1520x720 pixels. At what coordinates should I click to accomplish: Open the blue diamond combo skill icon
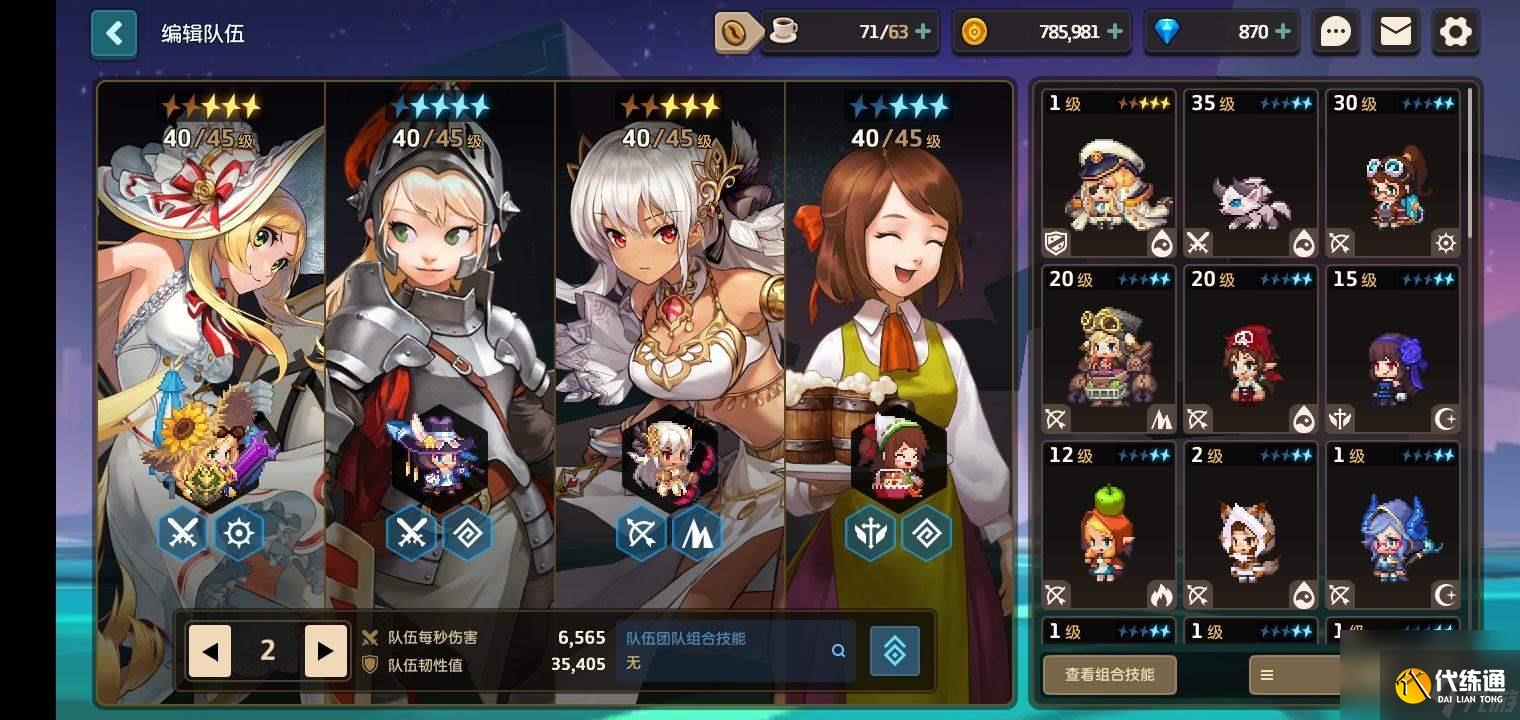pos(895,650)
